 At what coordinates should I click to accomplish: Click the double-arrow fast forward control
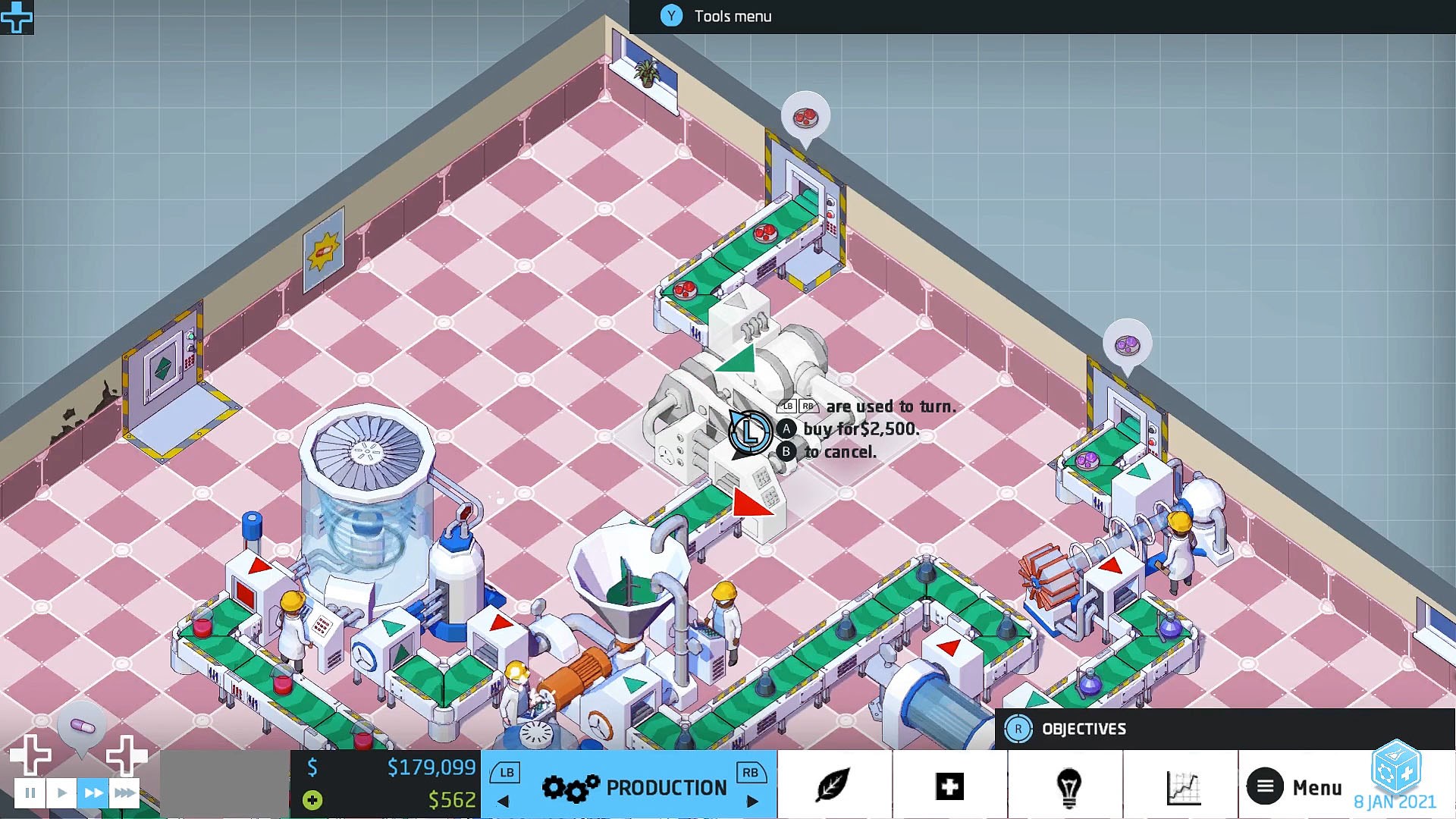pos(93,792)
